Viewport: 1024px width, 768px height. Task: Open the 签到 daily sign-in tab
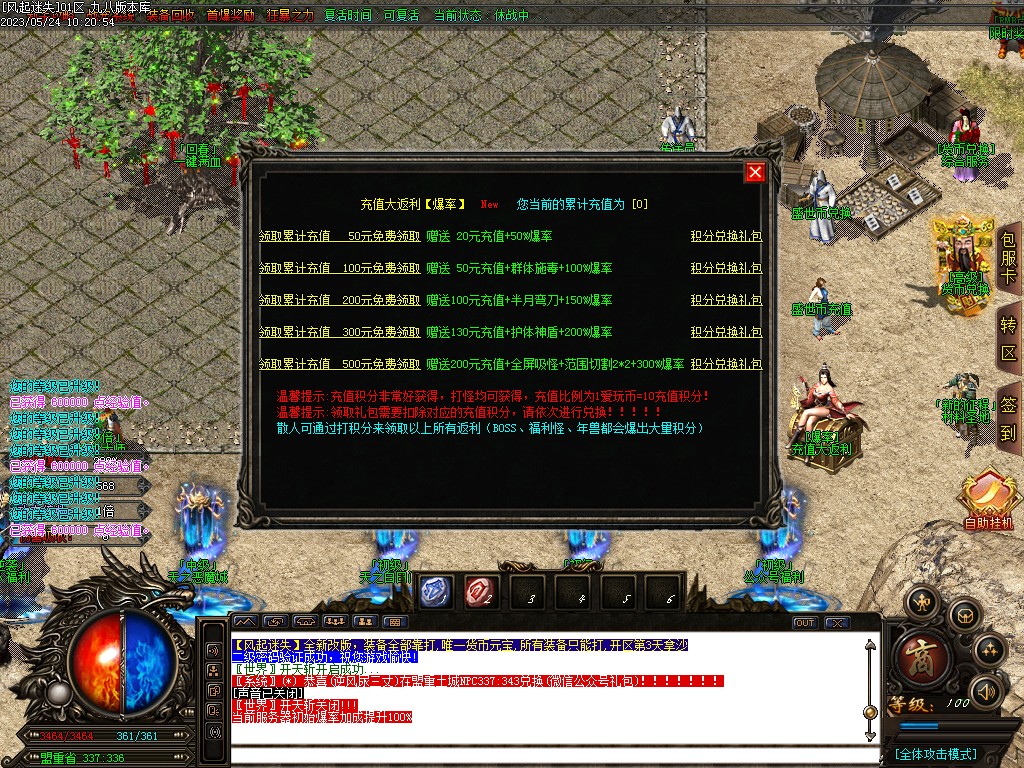click(1008, 418)
